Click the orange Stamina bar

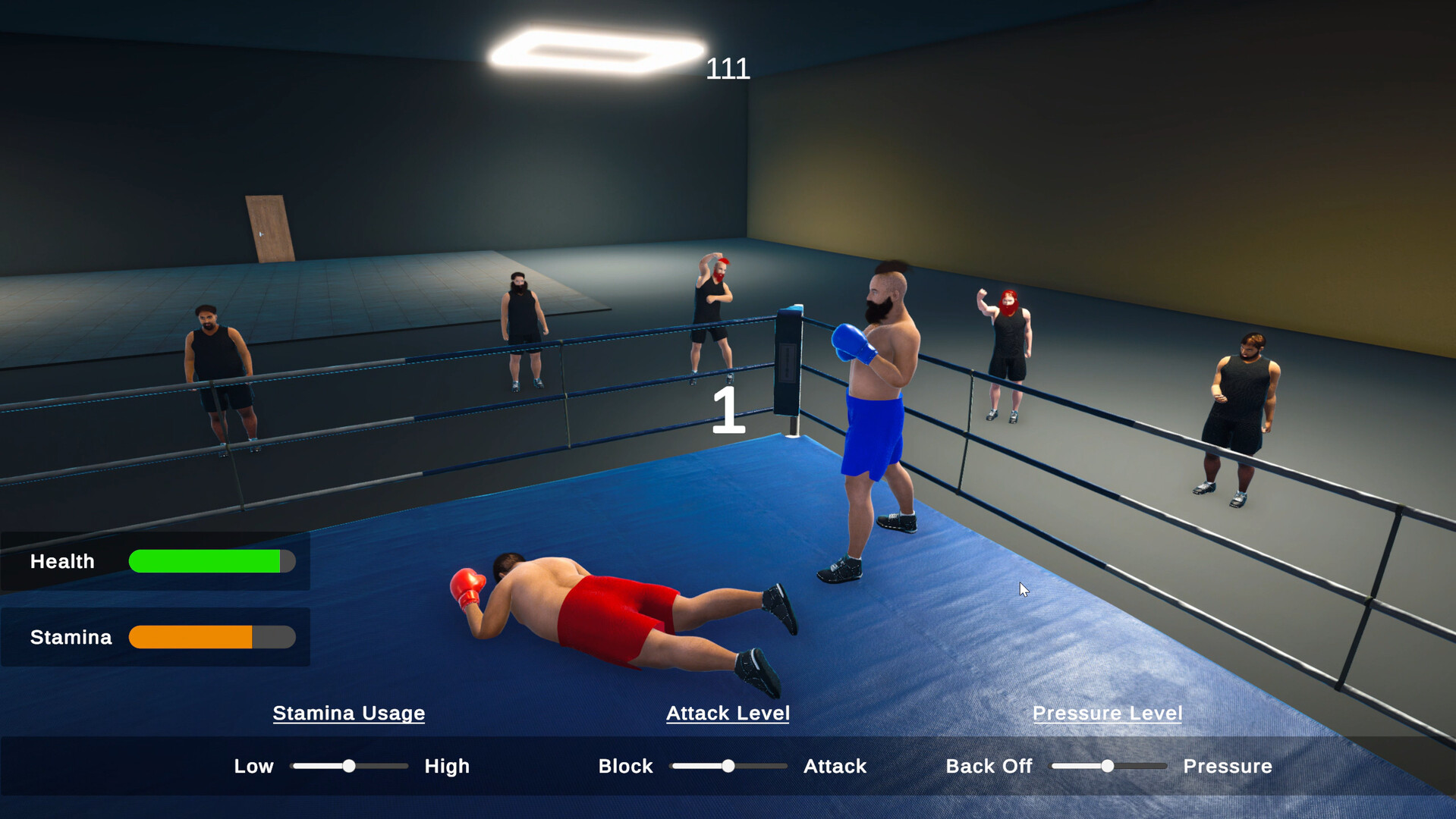click(190, 637)
